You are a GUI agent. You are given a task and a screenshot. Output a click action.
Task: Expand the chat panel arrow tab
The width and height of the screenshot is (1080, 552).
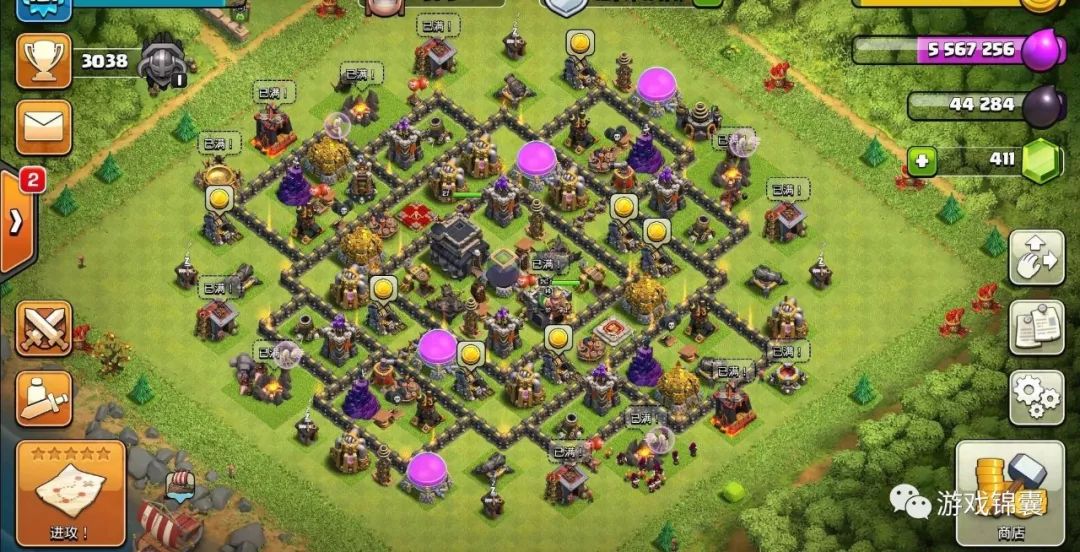(x=18, y=220)
